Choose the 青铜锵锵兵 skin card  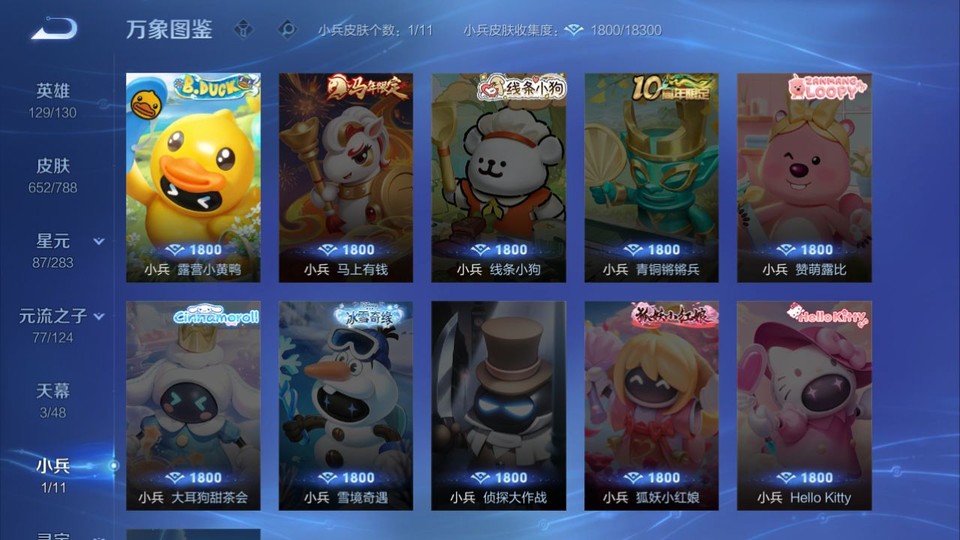pos(651,176)
